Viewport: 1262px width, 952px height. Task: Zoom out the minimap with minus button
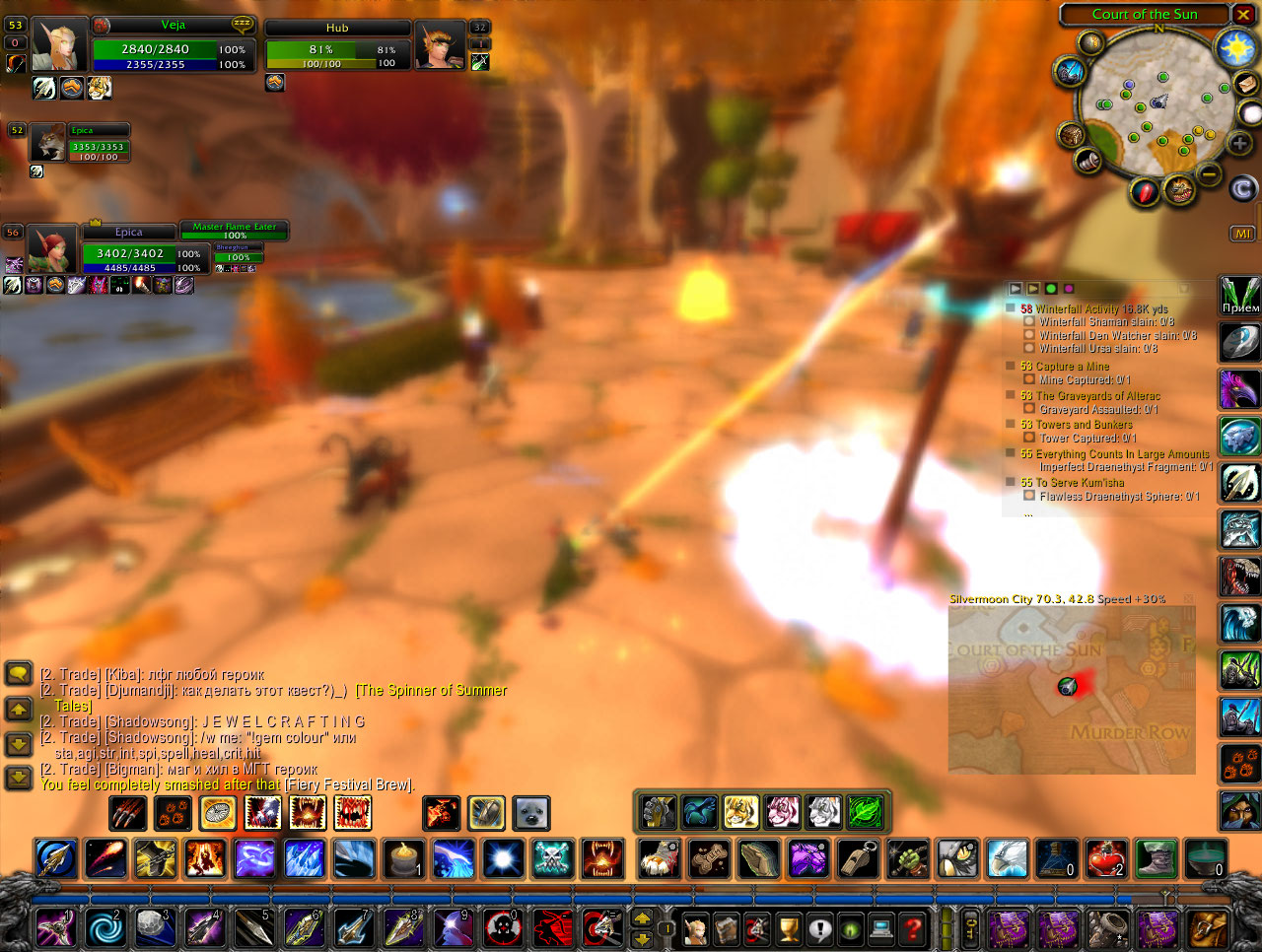click(x=1209, y=174)
